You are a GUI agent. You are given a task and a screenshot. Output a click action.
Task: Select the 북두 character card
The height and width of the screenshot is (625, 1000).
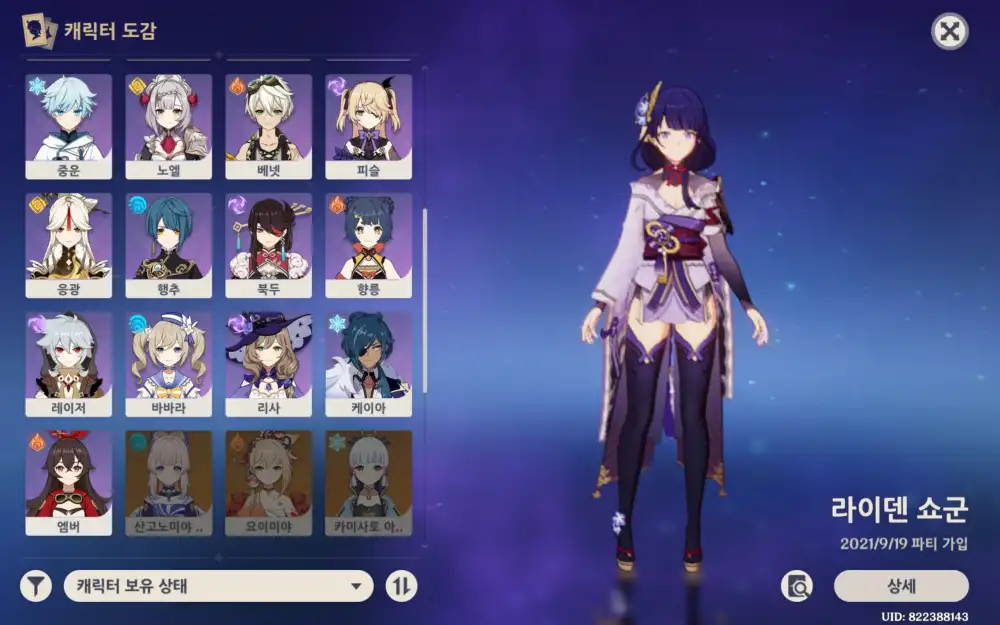click(268, 244)
